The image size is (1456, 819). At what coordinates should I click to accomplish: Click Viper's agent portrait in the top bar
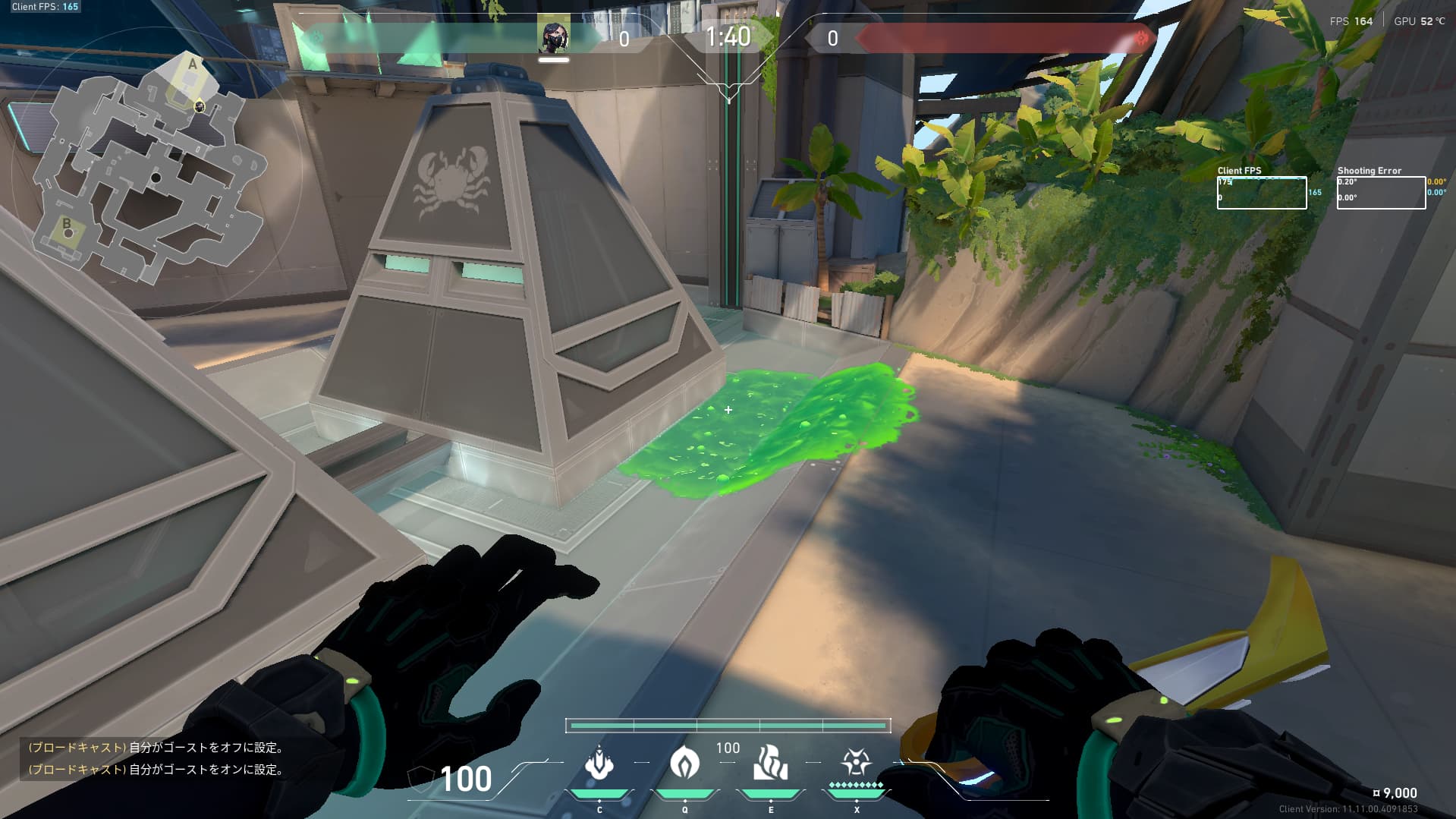click(x=554, y=36)
